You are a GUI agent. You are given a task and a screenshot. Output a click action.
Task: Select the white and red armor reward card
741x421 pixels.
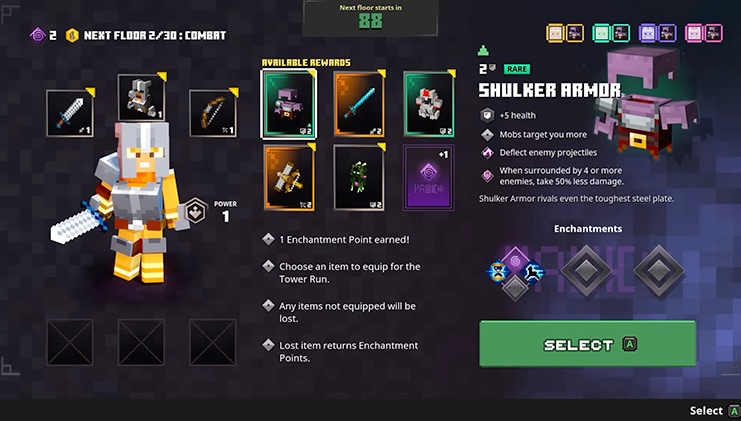tap(428, 103)
